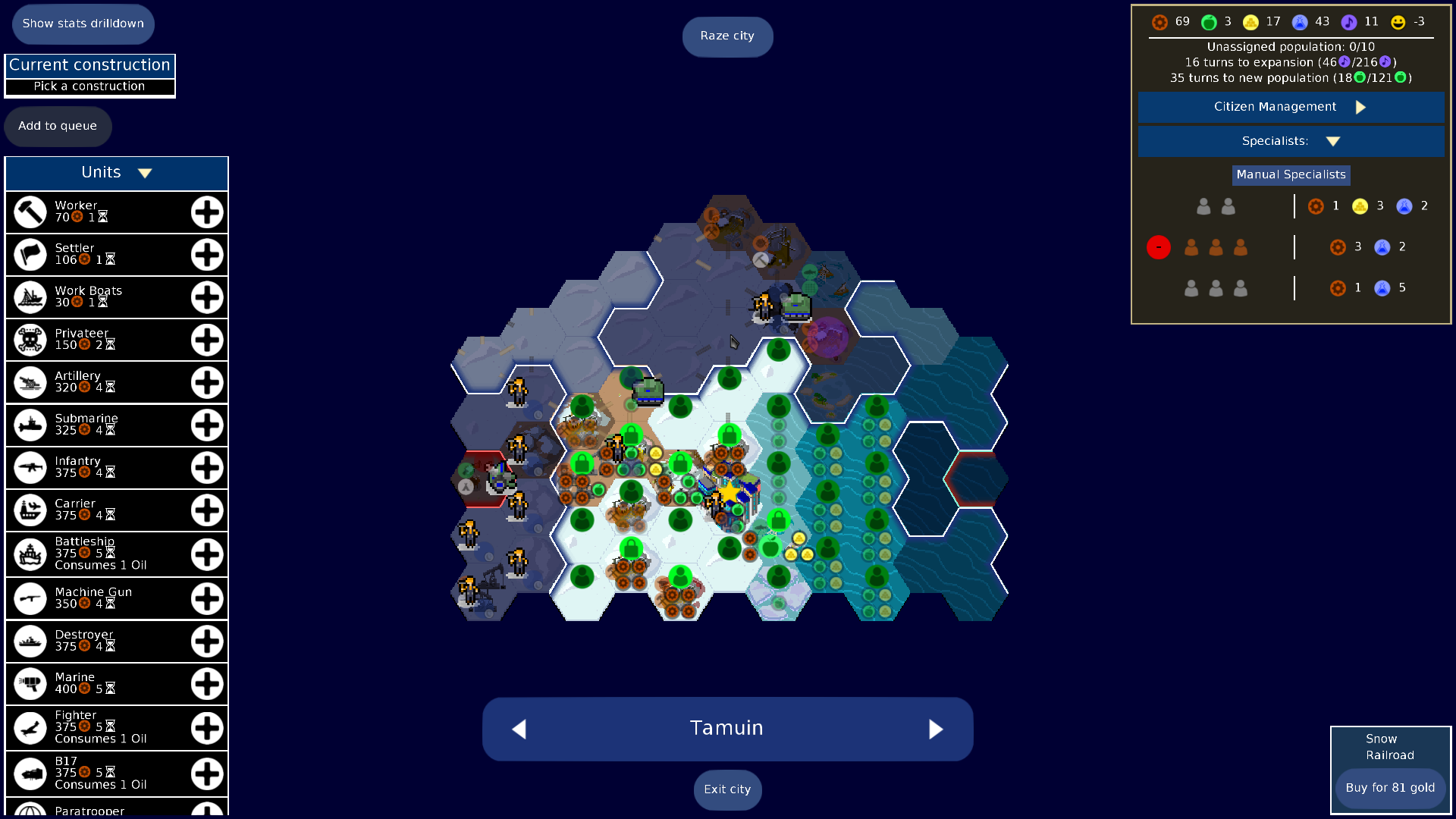Click the Infantry rifle icon

30,467
